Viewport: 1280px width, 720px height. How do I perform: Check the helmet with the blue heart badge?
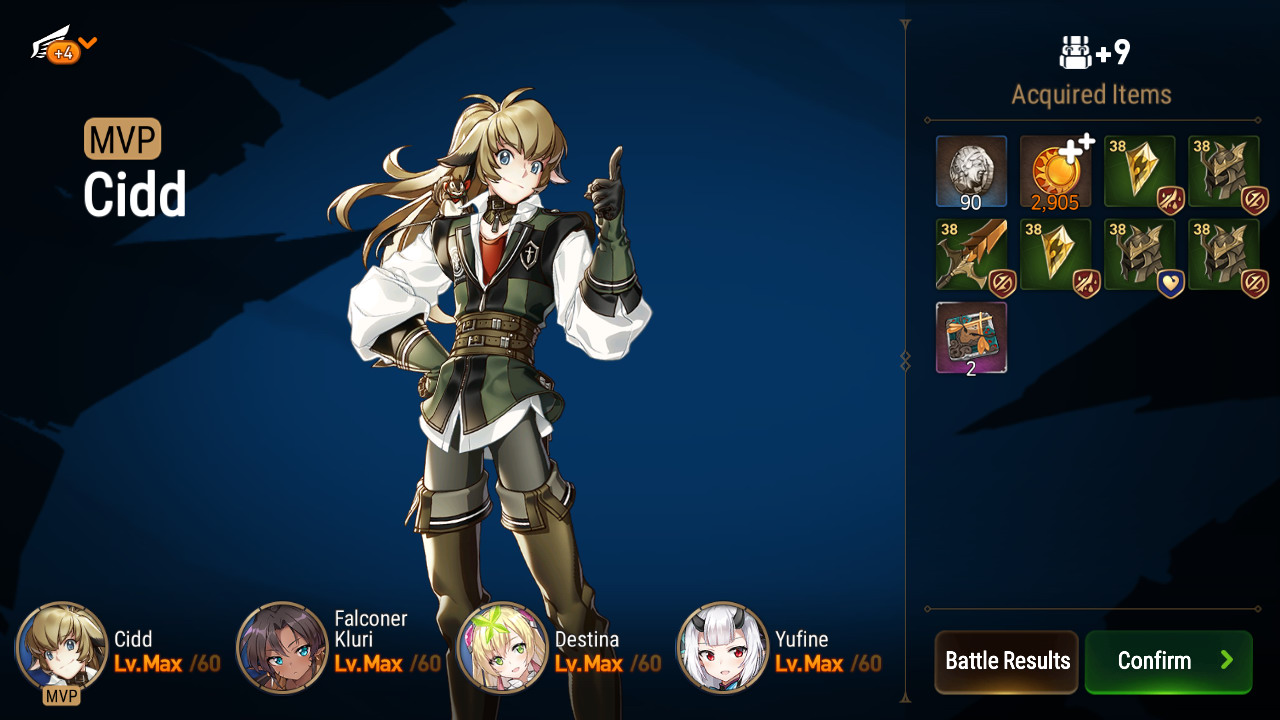click(1139, 256)
